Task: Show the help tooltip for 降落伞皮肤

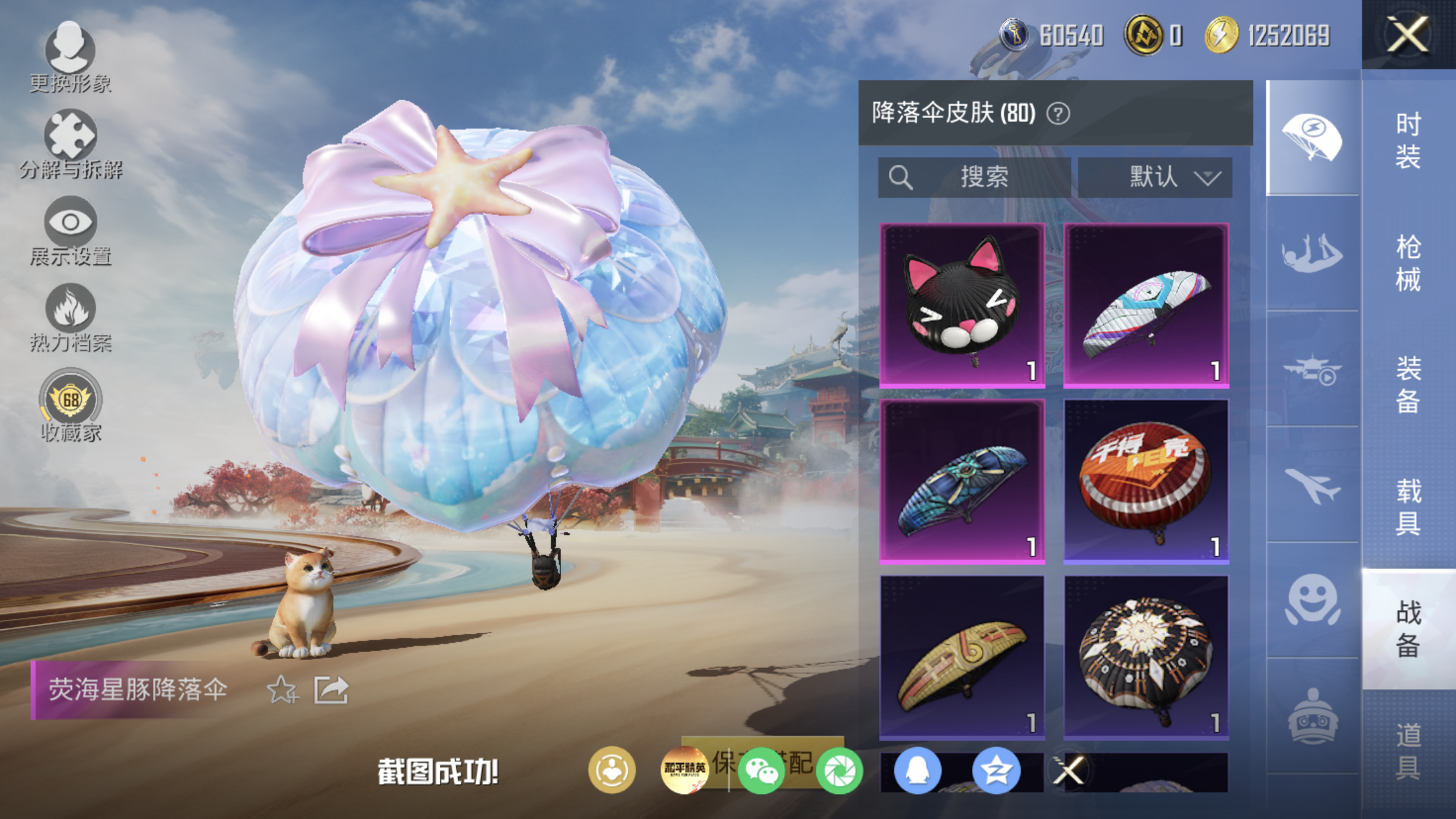Action: tap(1058, 113)
